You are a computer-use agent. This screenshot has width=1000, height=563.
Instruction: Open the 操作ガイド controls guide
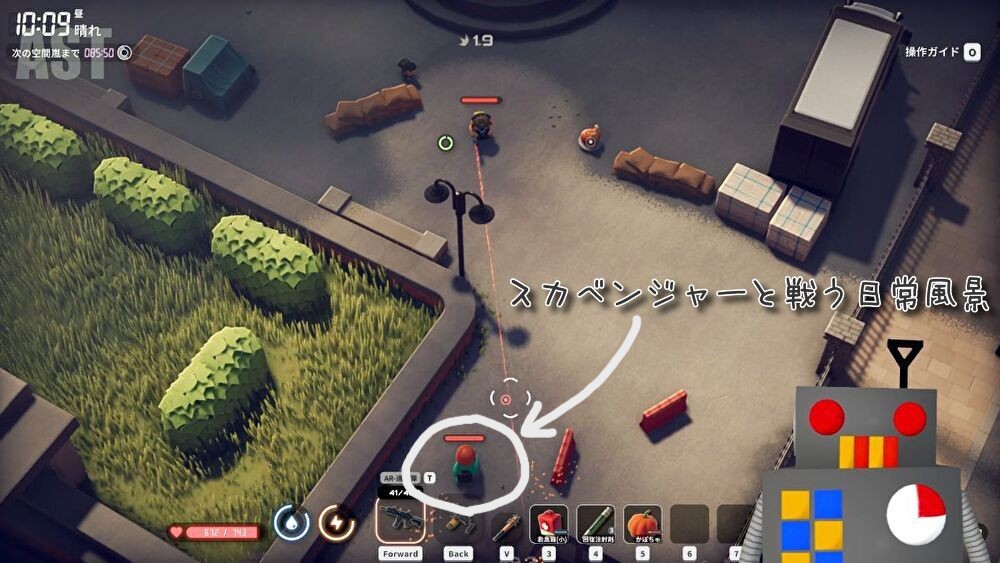[x=942, y=52]
